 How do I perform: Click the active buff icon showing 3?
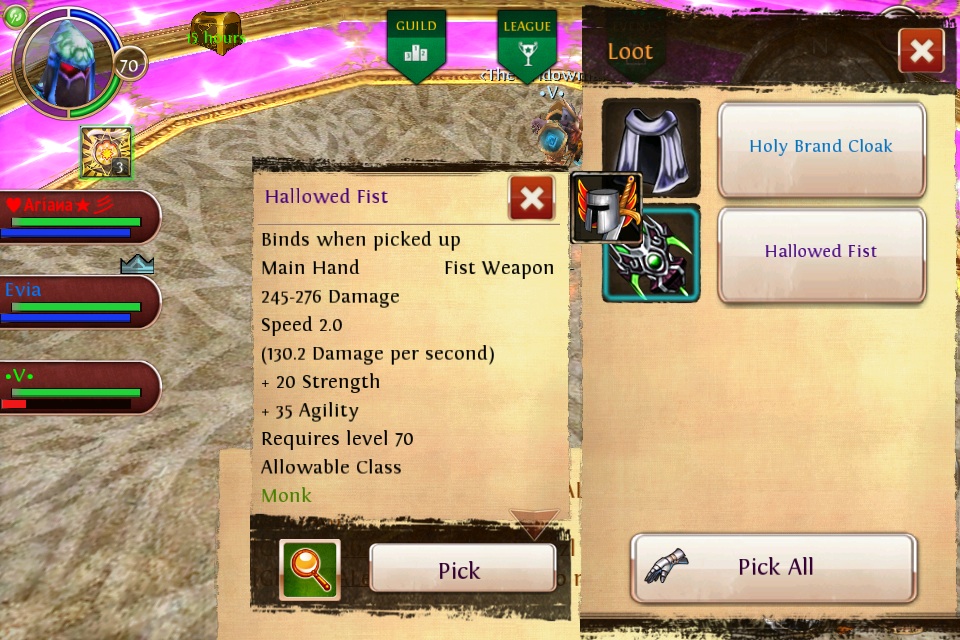[106, 153]
